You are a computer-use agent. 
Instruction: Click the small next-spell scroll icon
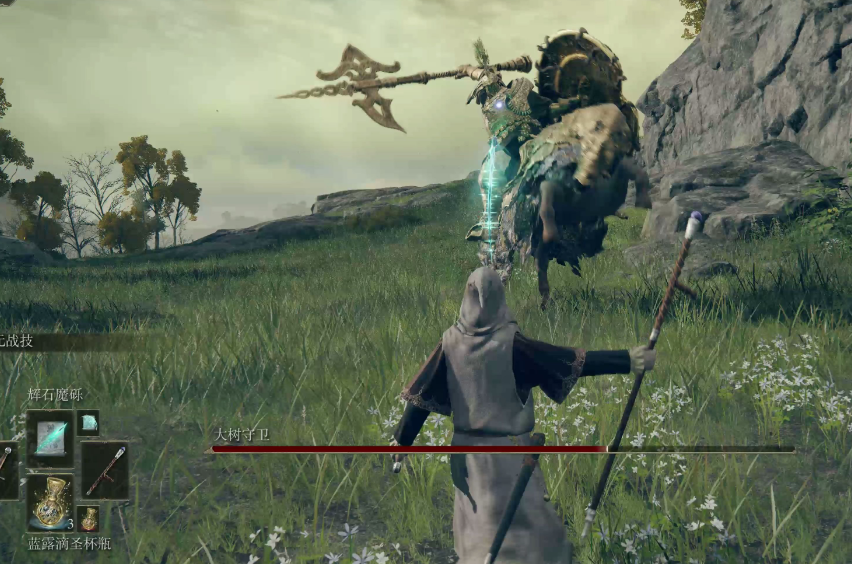click(88, 423)
